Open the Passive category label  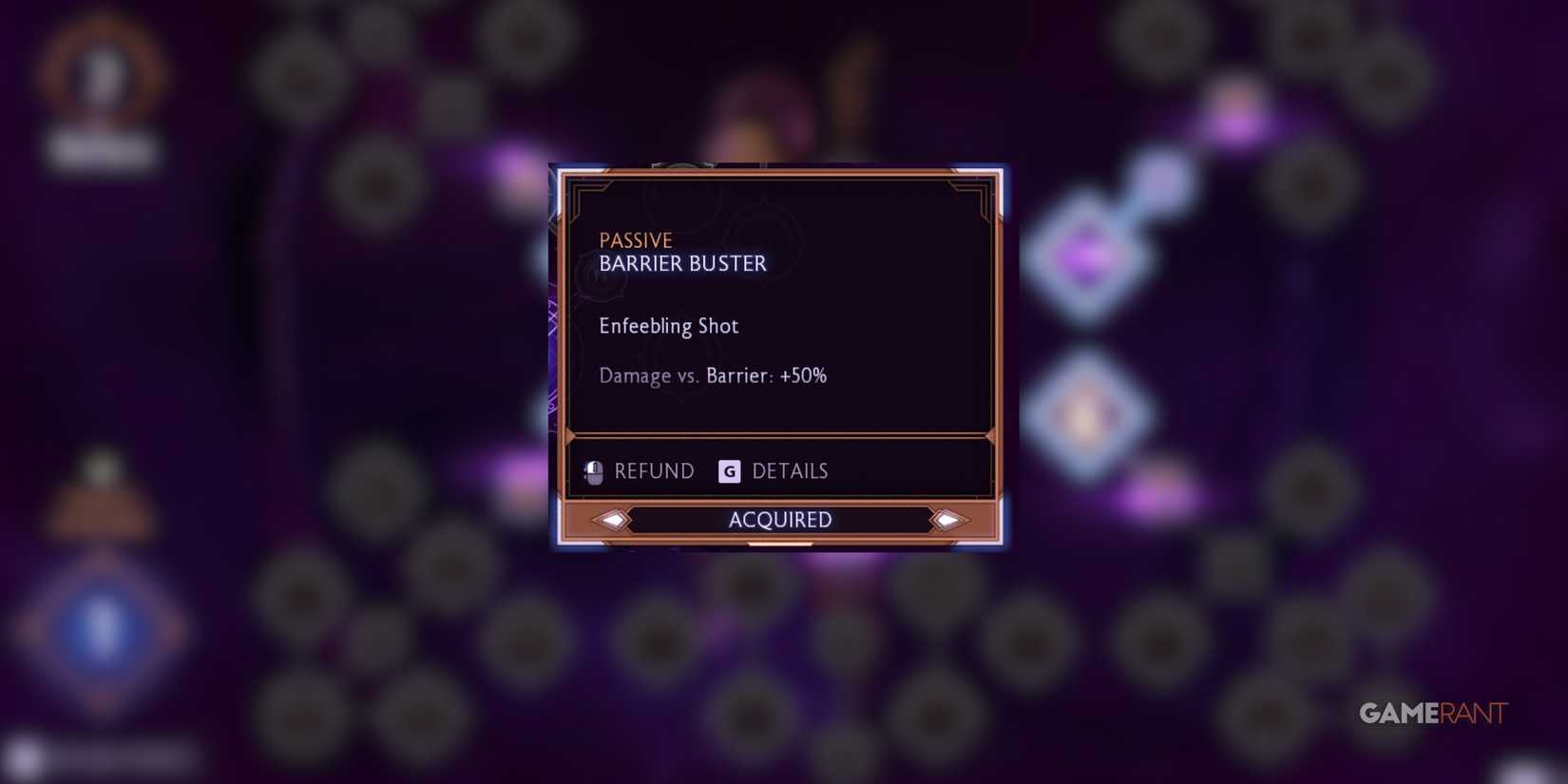635,239
